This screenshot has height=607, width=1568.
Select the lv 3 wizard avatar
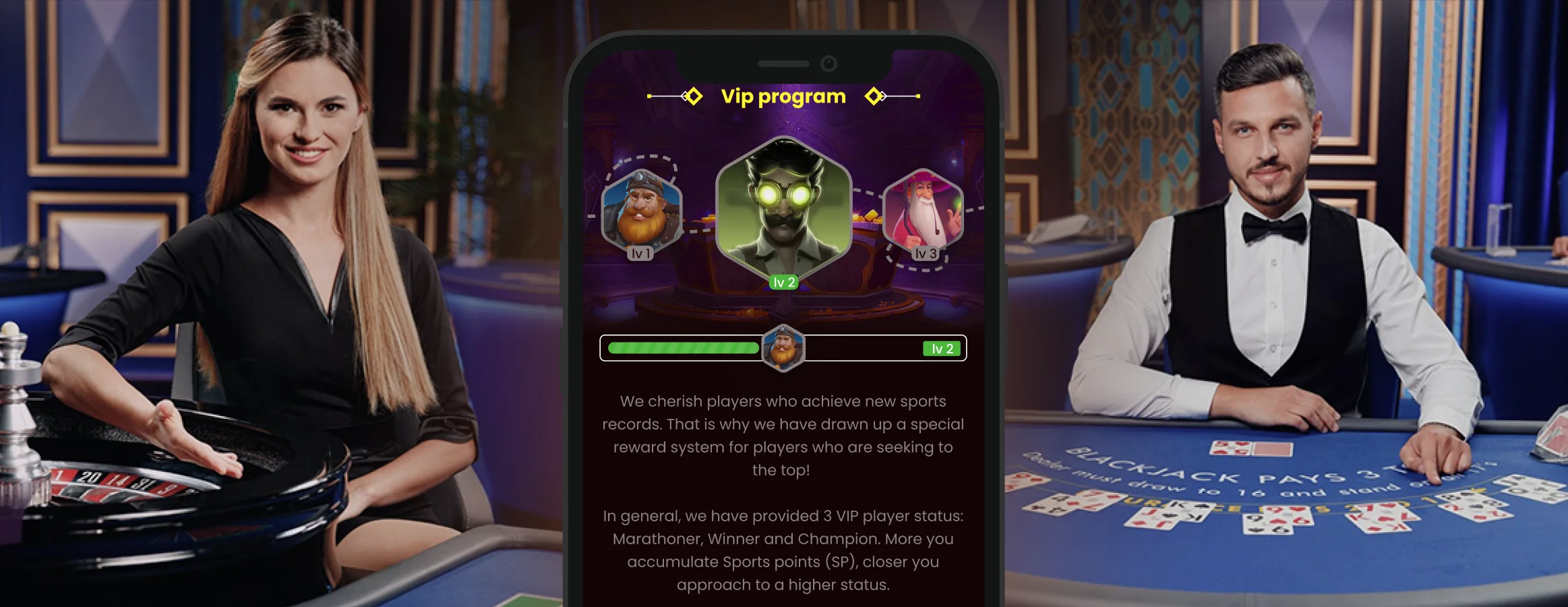pos(923,209)
